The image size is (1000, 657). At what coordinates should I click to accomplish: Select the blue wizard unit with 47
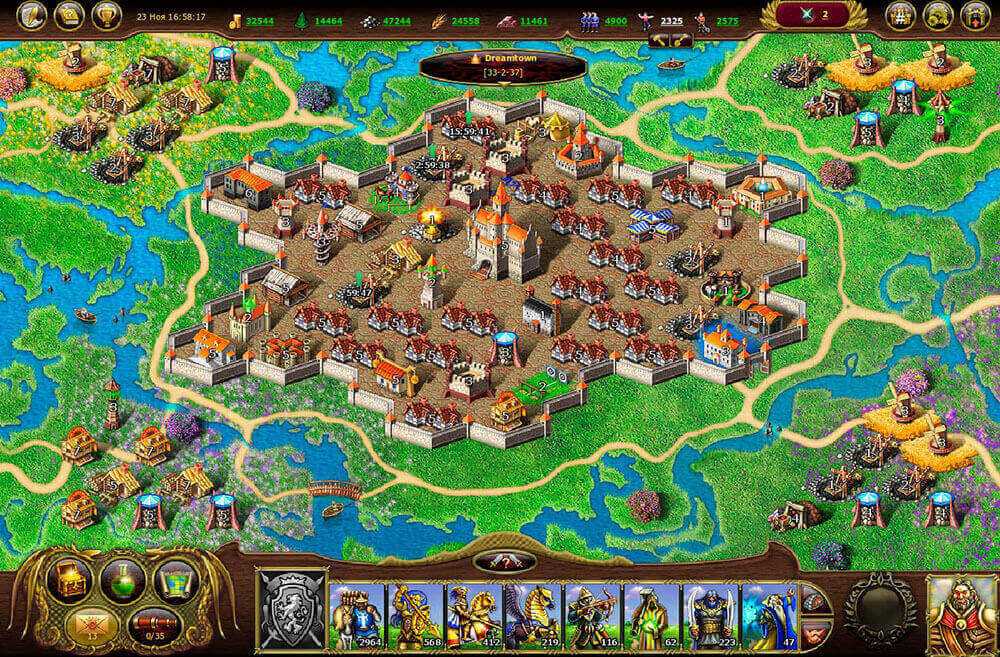pos(768,612)
